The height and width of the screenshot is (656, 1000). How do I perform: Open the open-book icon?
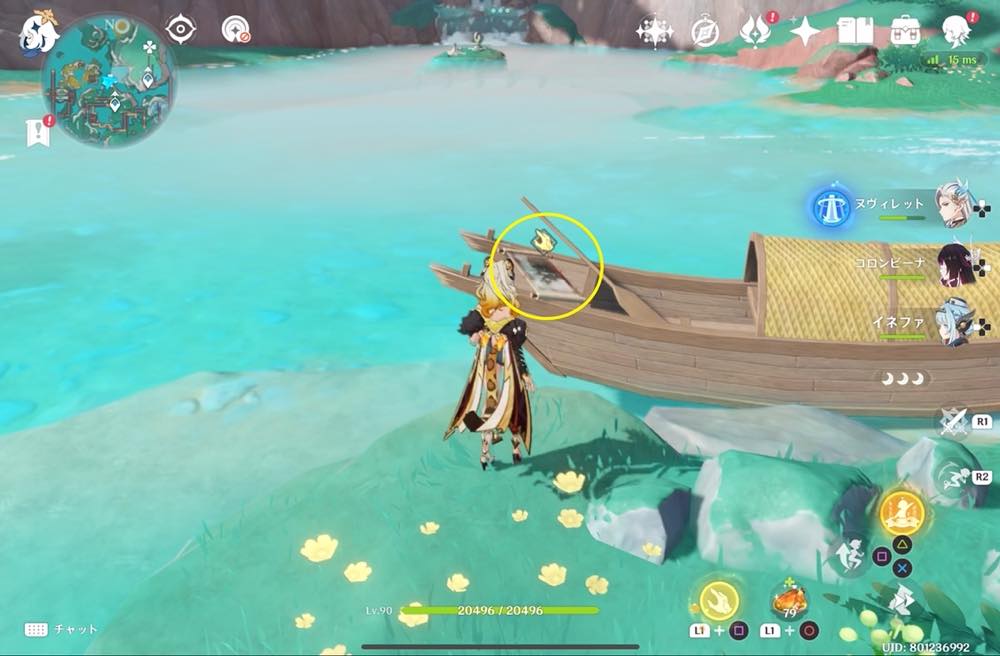pos(855,32)
